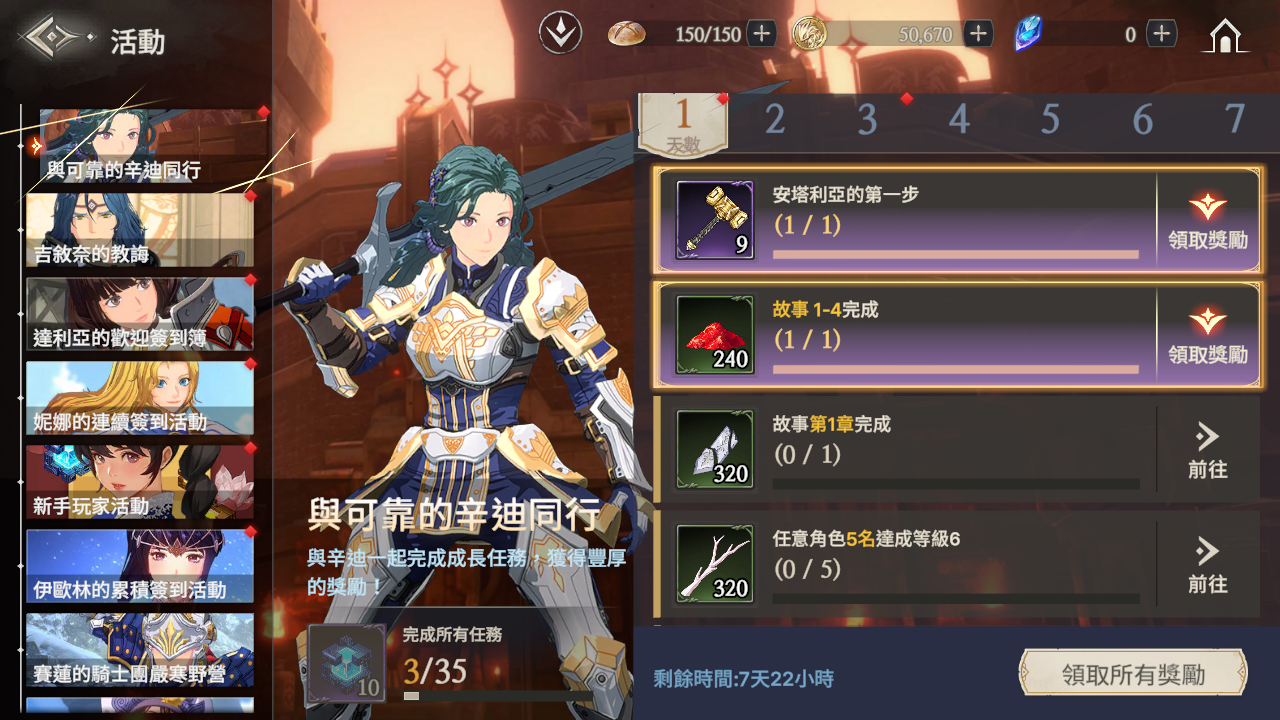1280x720 pixels.
Task: Add stamina with the bread plus button
Action: (762, 34)
